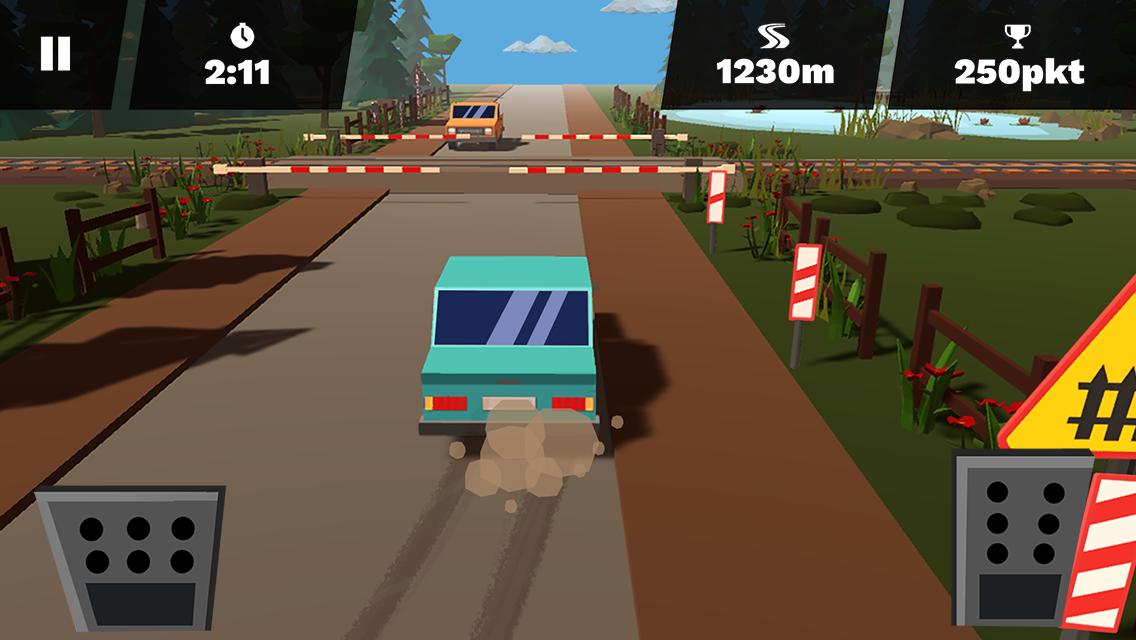Step on the right gas pedal
The width and height of the screenshot is (1136, 640).
[x=1021, y=537]
